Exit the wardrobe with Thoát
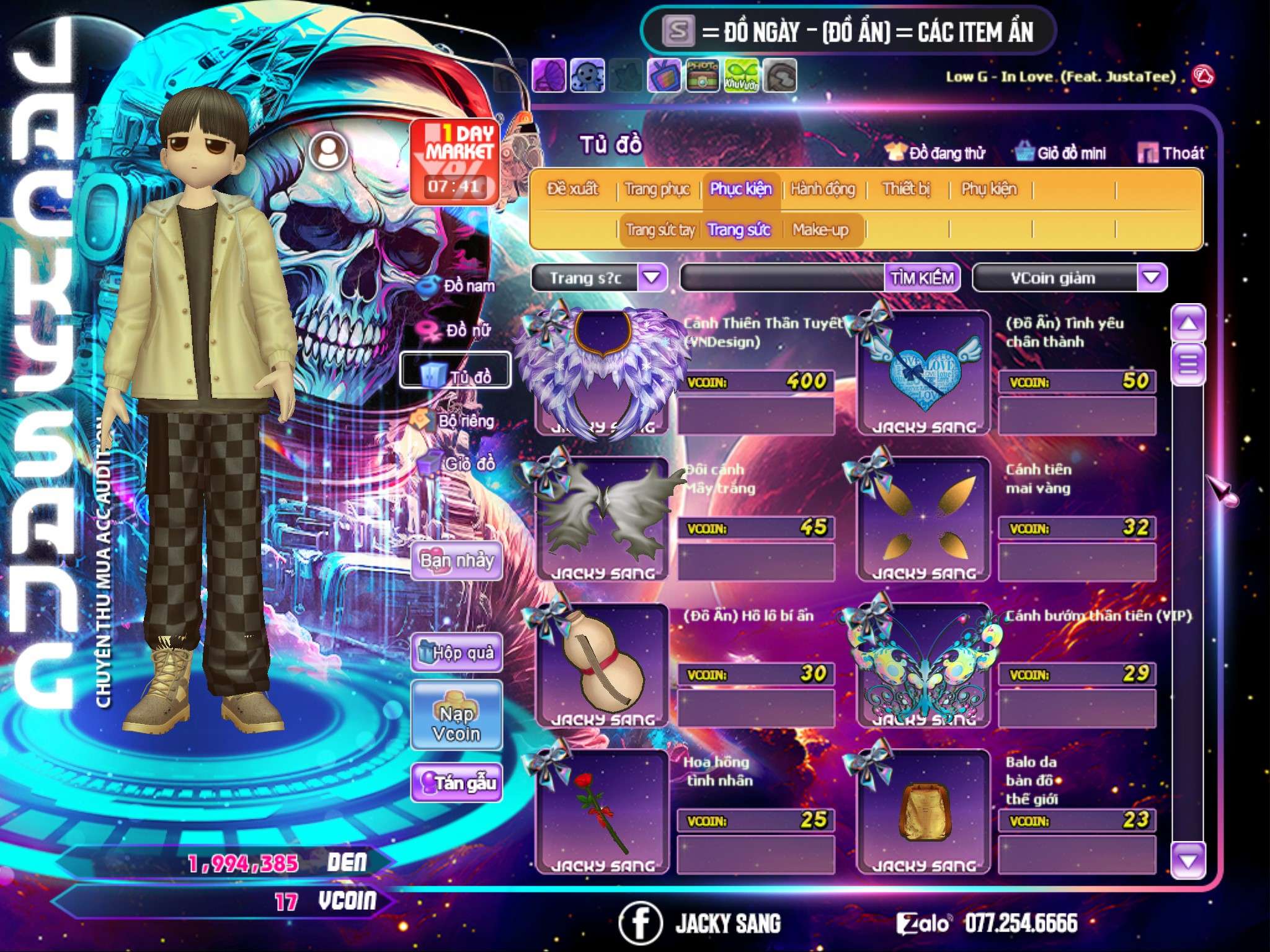 click(x=1172, y=153)
